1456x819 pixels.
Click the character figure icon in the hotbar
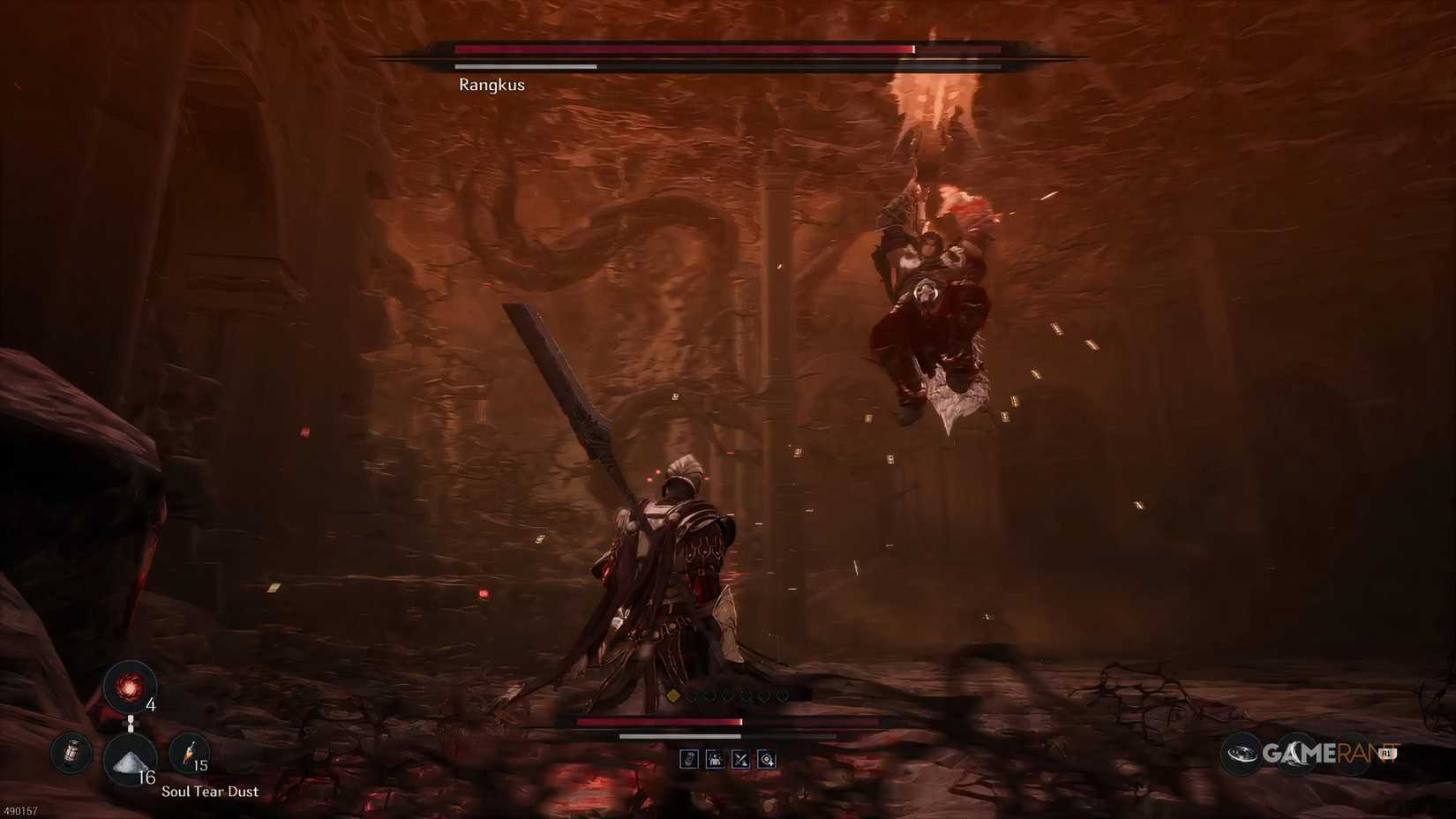click(716, 759)
